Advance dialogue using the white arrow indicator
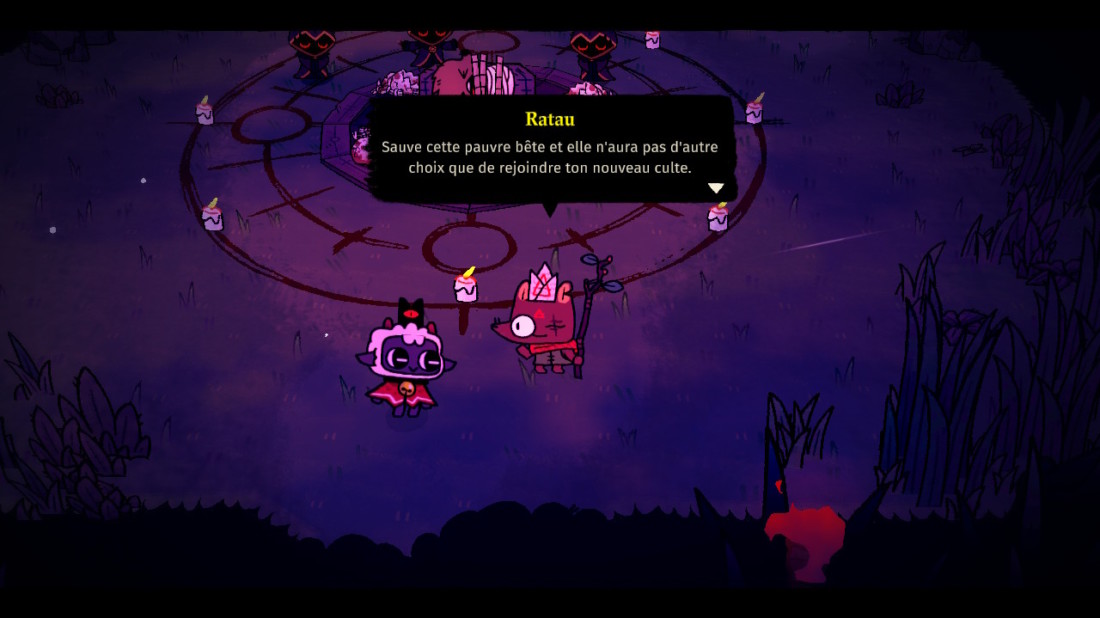Viewport: 1100px width, 618px height. tap(716, 188)
